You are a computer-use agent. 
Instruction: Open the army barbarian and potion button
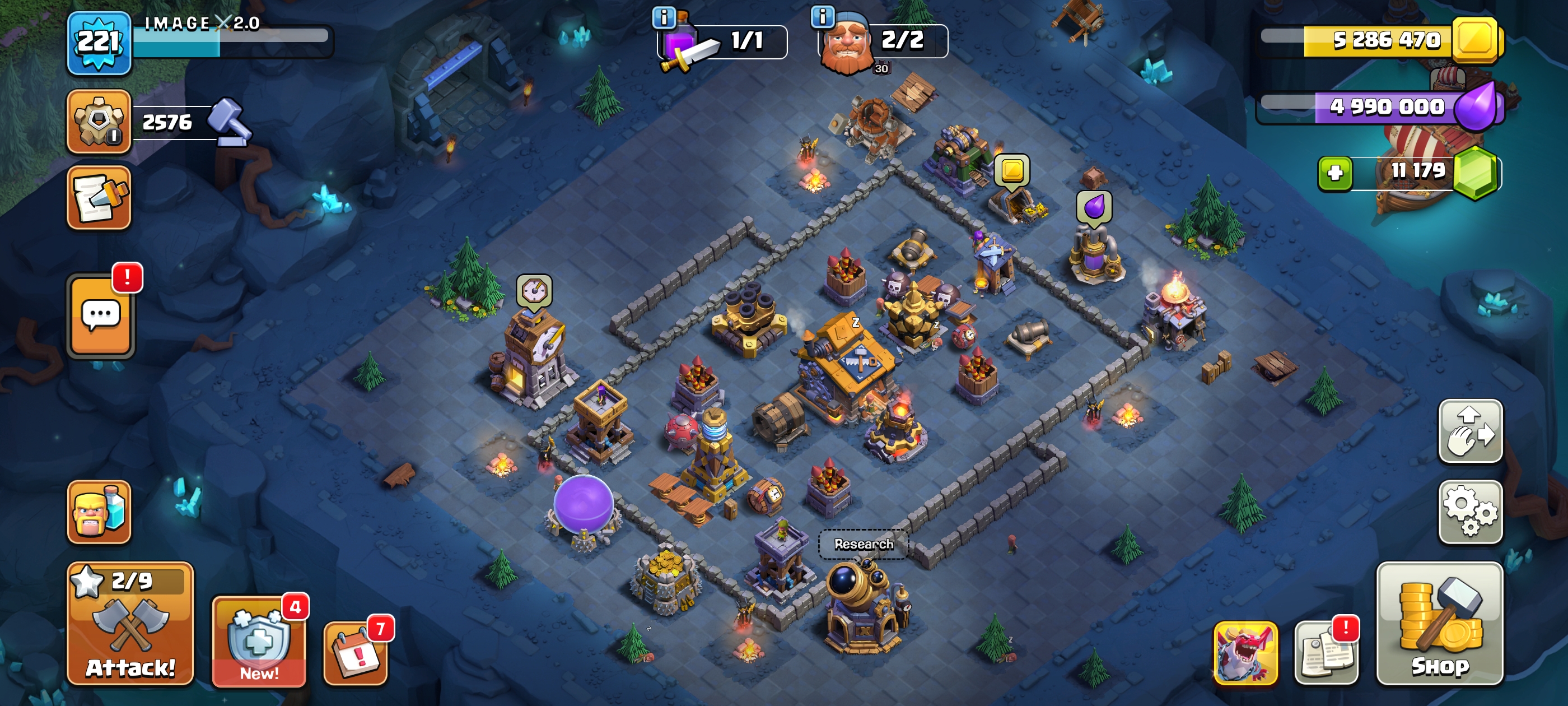pyautogui.click(x=99, y=512)
